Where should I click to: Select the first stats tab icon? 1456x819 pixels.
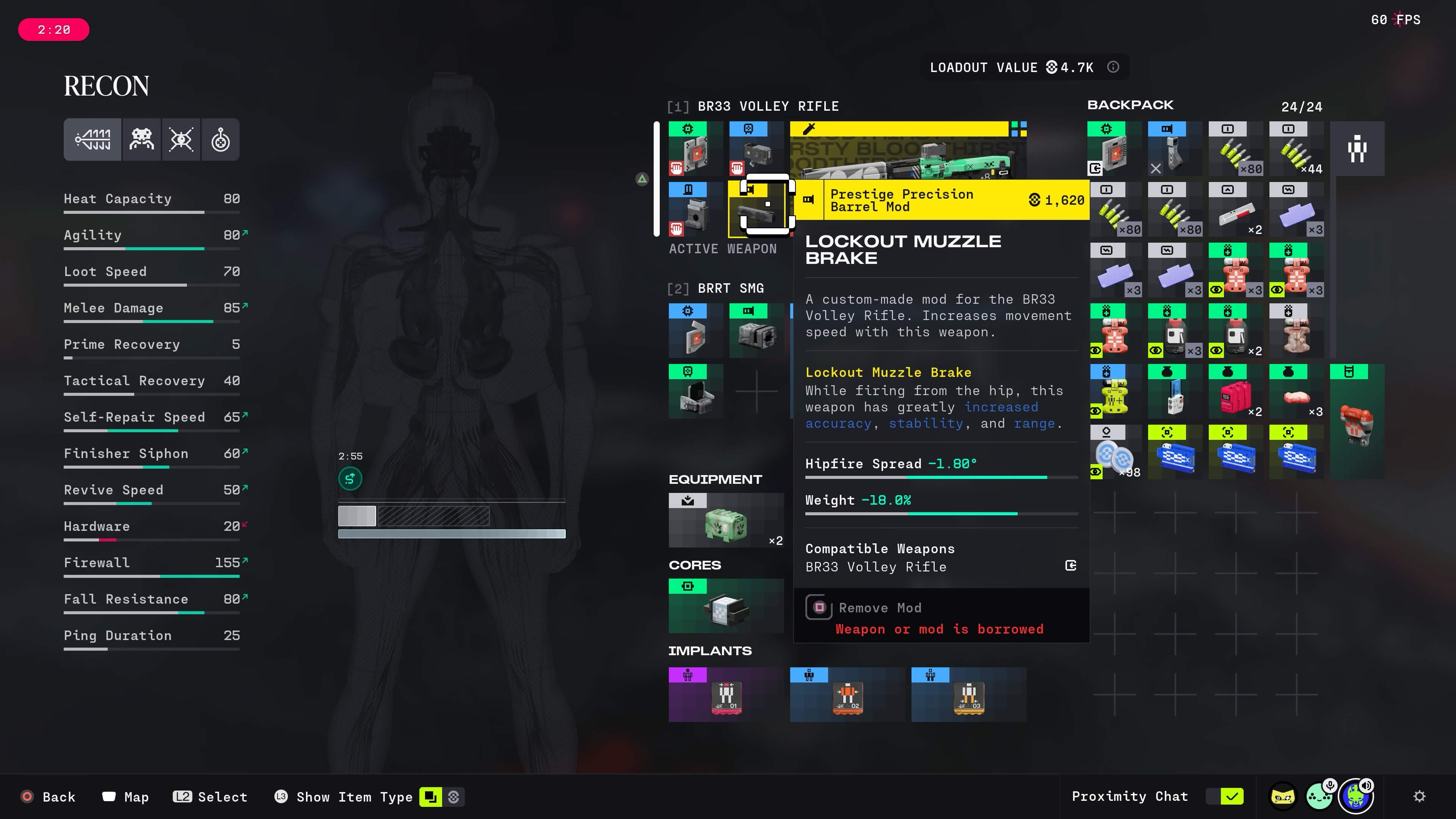pos(93,140)
